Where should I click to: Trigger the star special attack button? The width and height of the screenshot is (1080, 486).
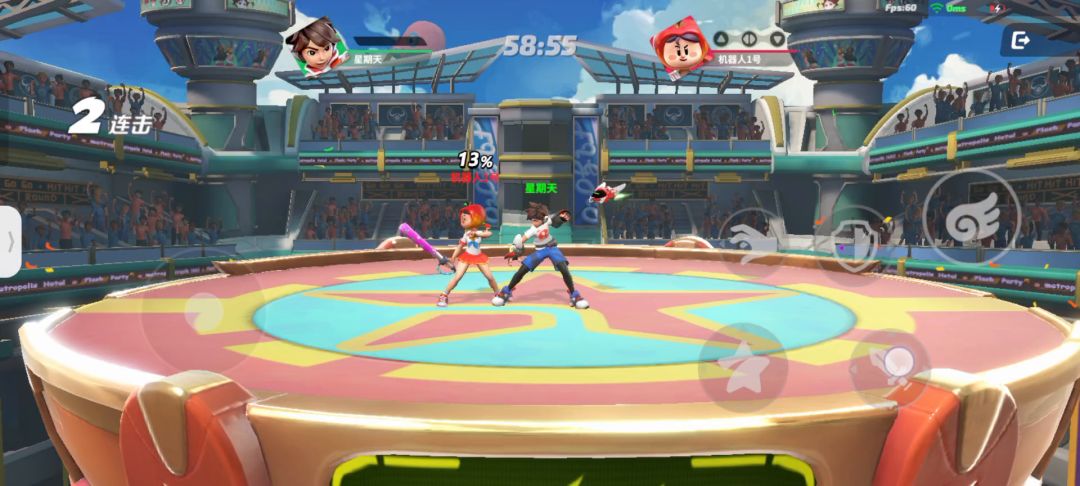pos(741,368)
